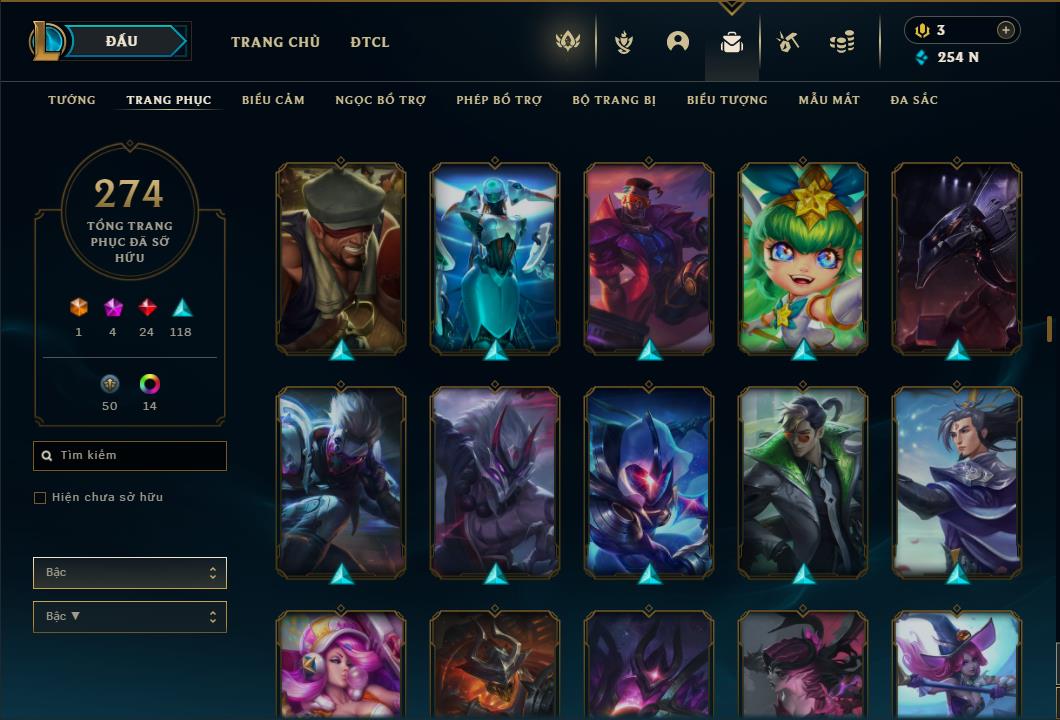Go to TRANG CHỦ home page

tap(275, 42)
